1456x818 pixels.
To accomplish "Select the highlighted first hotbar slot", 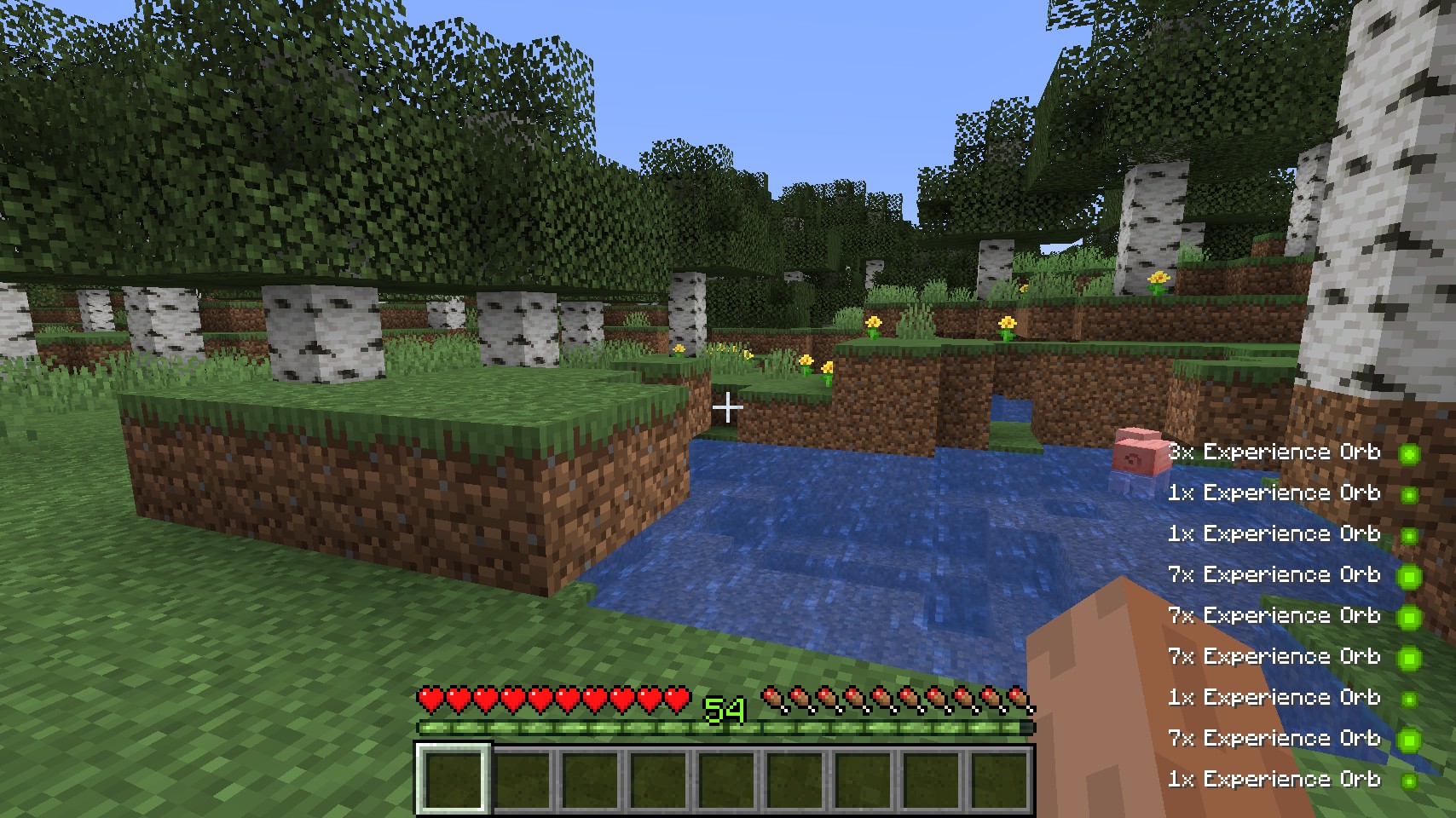I will click(x=453, y=779).
